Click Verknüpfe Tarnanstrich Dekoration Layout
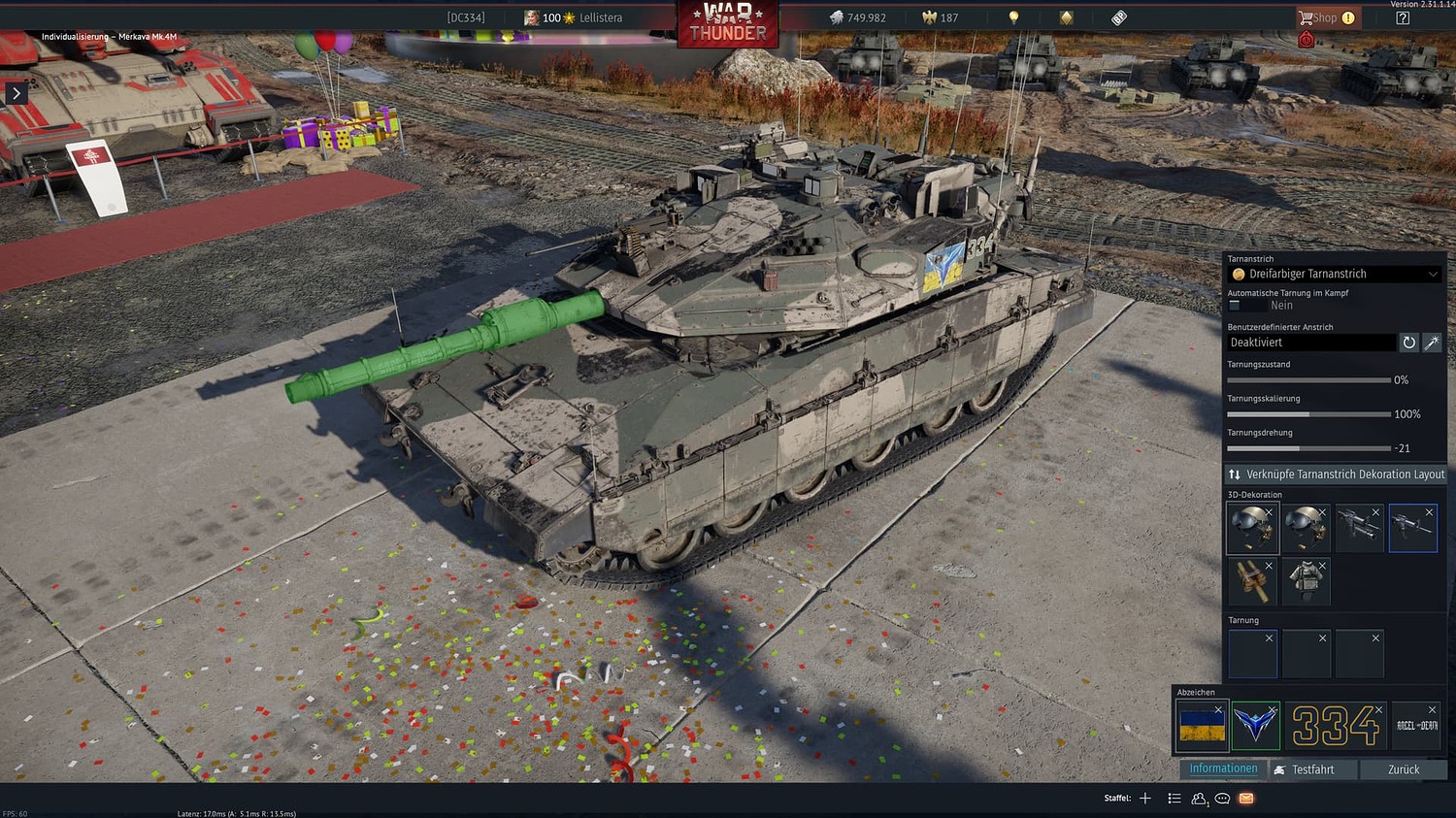The image size is (1456, 818). [1335, 474]
